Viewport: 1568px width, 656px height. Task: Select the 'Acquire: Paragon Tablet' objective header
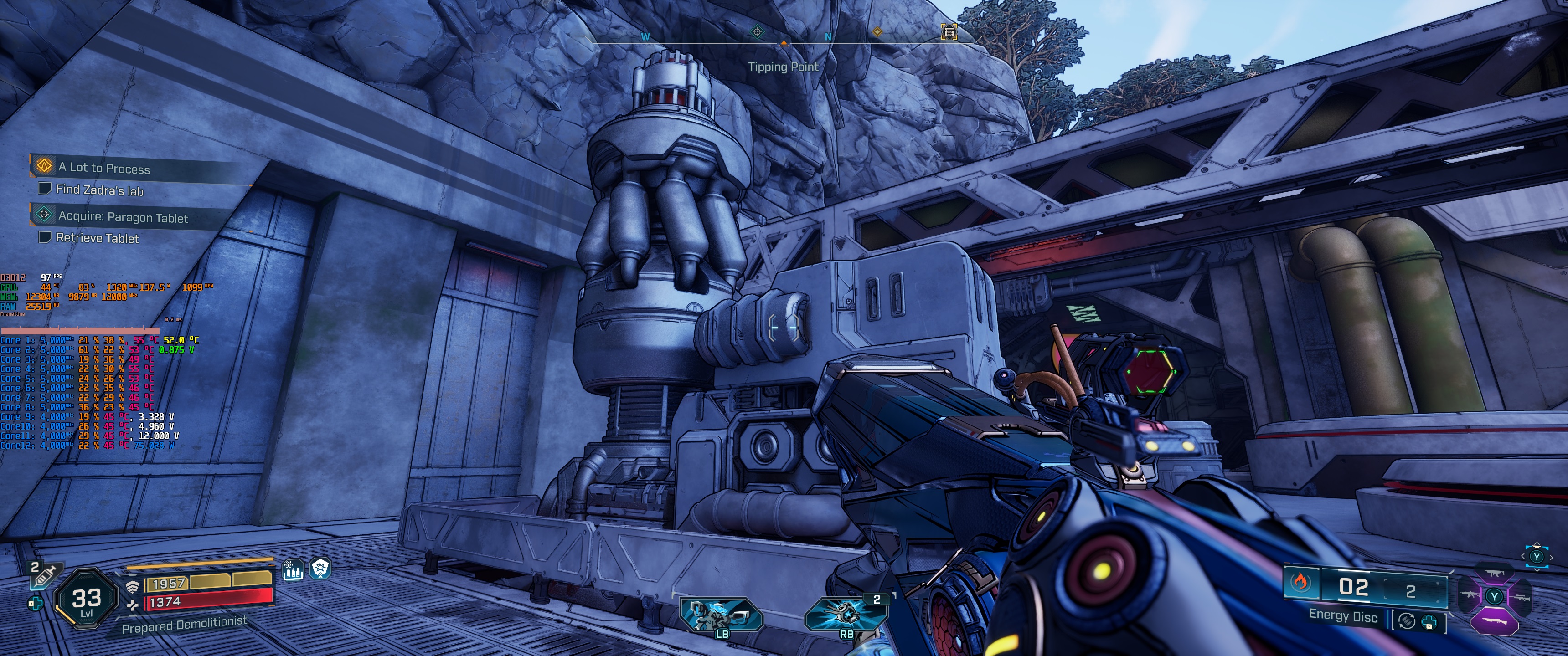[122, 216]
